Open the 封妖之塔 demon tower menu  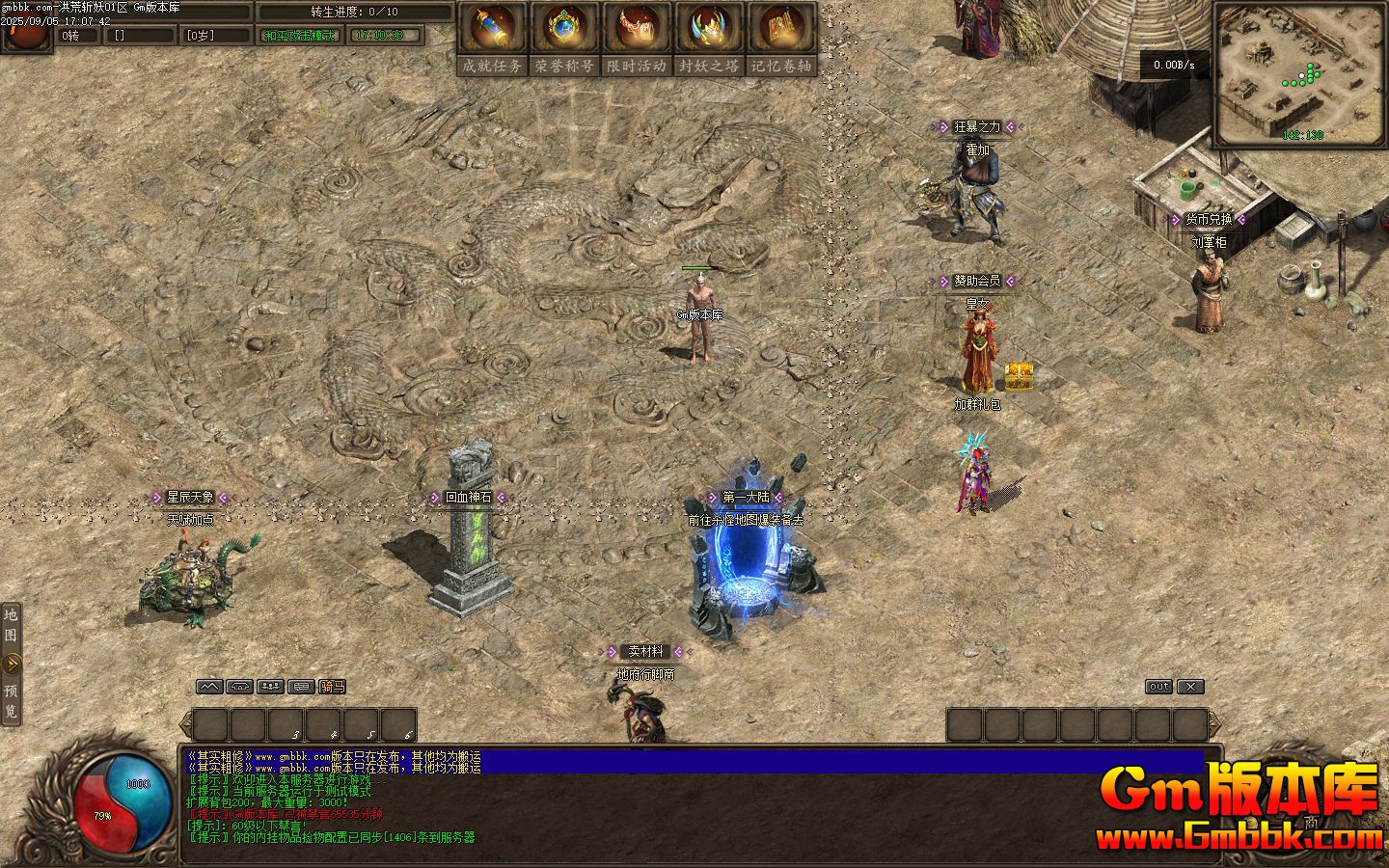[x=709, y=39]
